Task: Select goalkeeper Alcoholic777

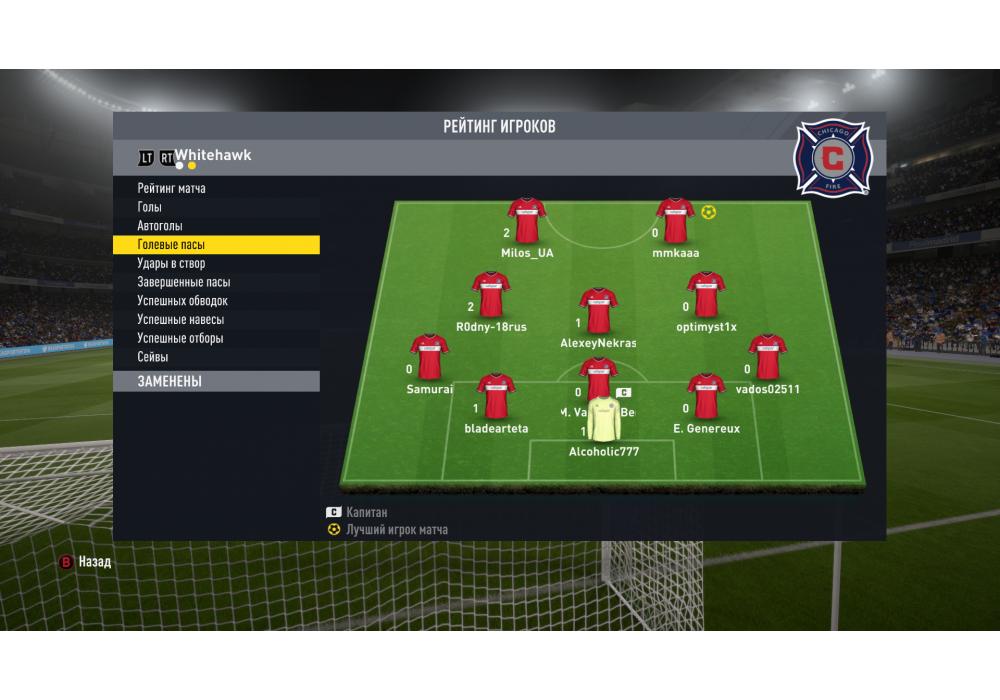Action: [604, 421]
